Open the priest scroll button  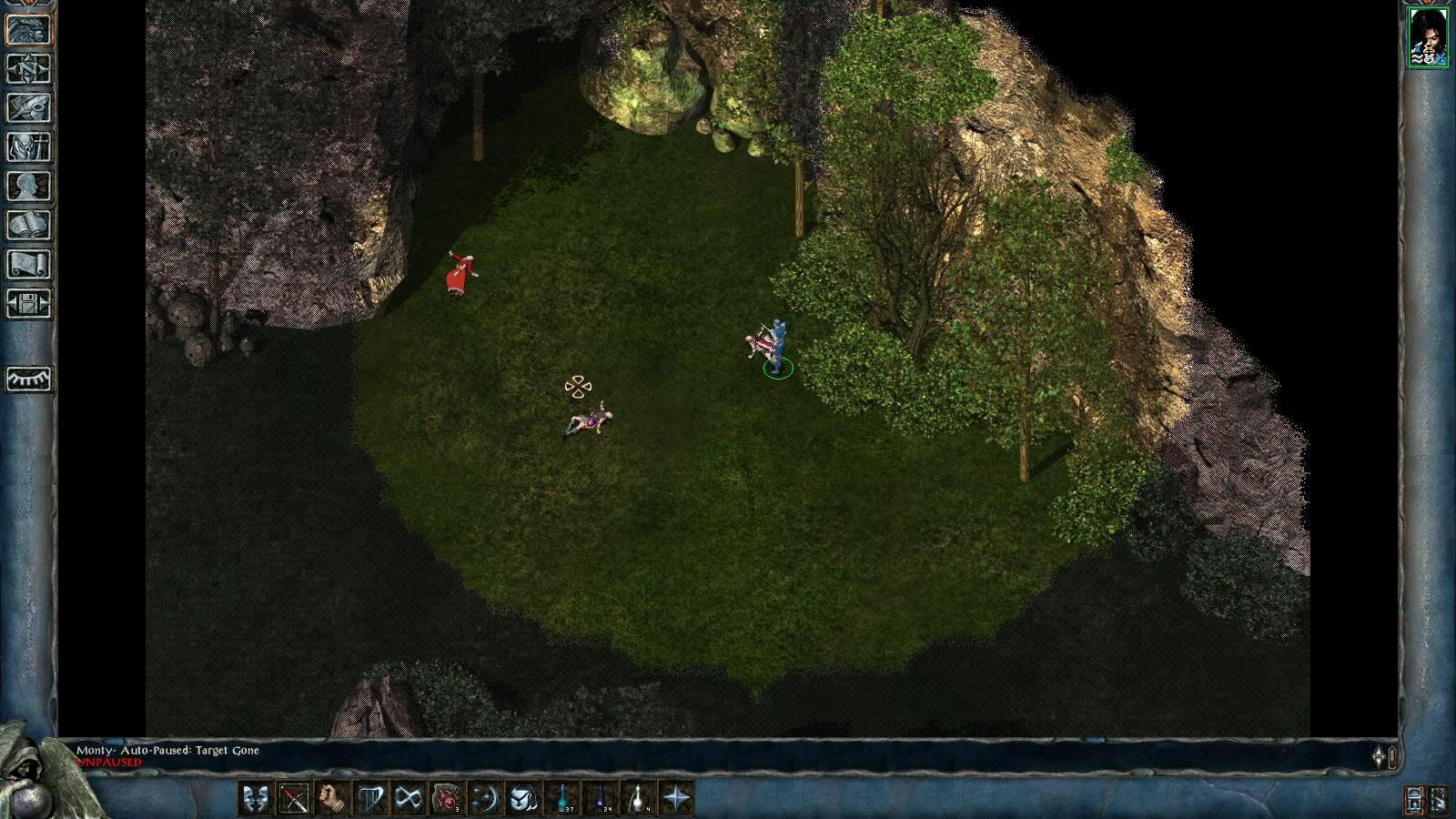coord(29,265)
